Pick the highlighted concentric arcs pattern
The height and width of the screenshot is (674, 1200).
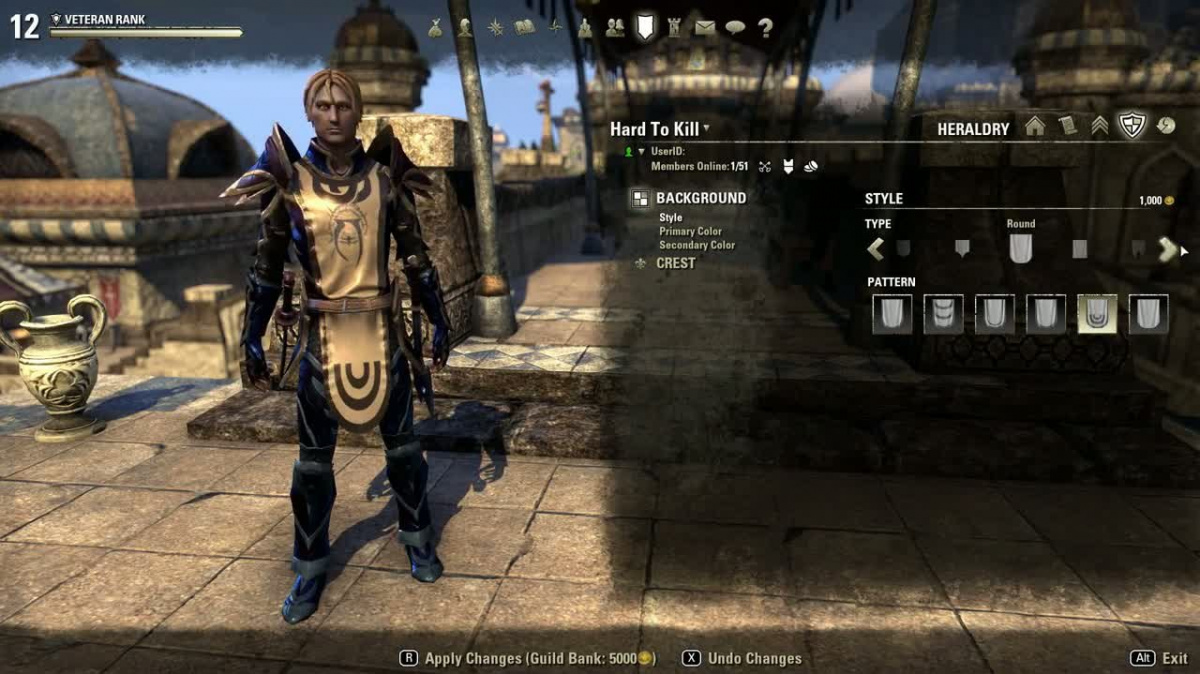(1097, 314)
